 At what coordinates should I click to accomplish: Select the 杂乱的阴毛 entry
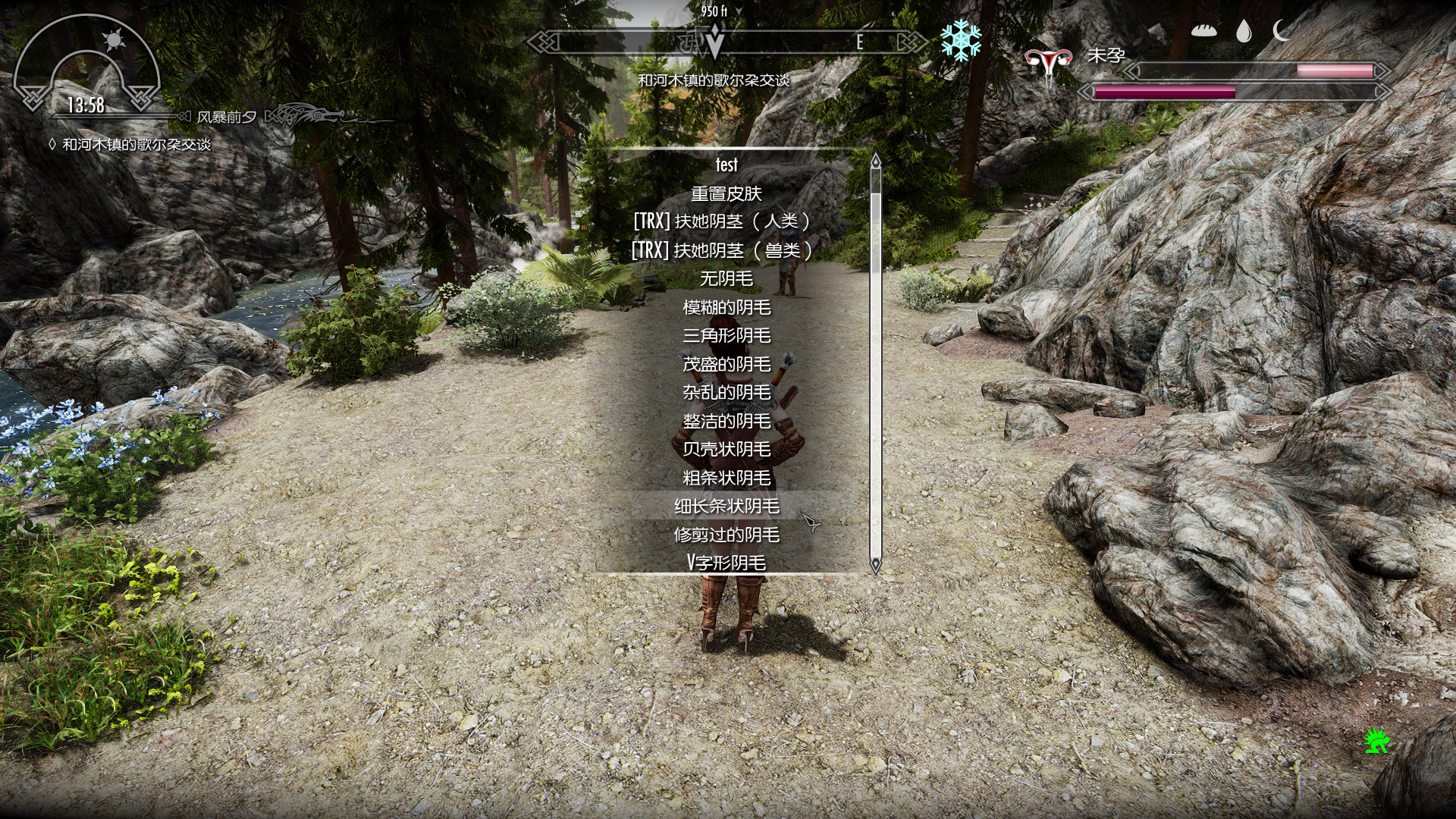(x=726, y=392)
